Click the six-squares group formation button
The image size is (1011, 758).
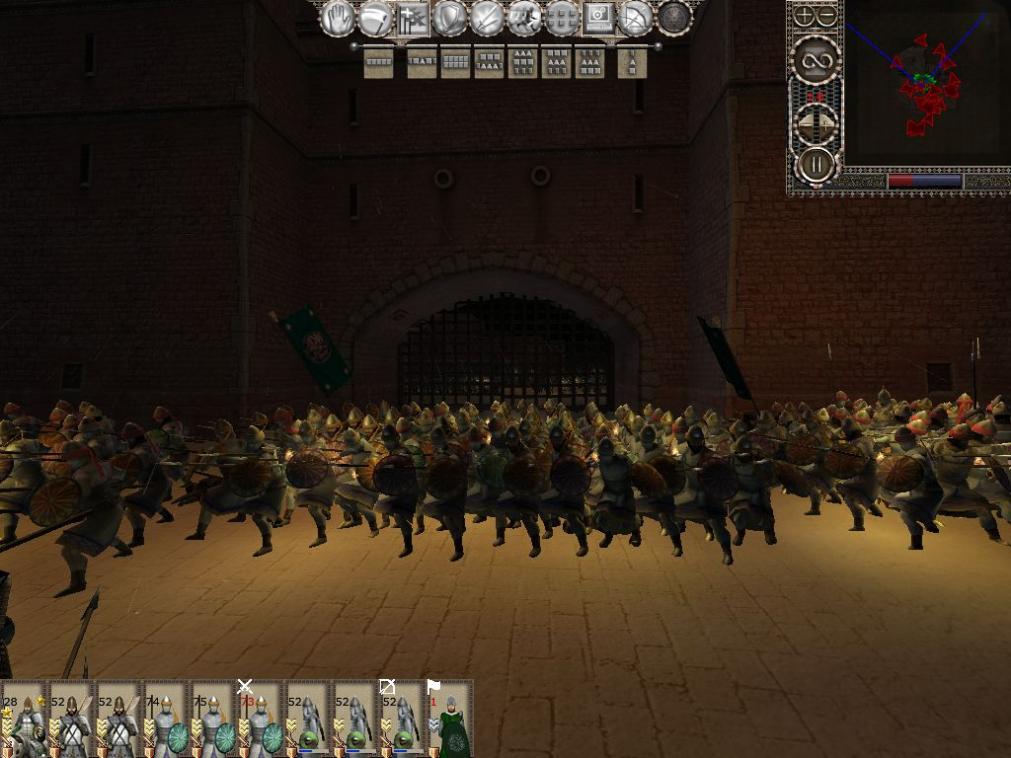coord(562,18)
